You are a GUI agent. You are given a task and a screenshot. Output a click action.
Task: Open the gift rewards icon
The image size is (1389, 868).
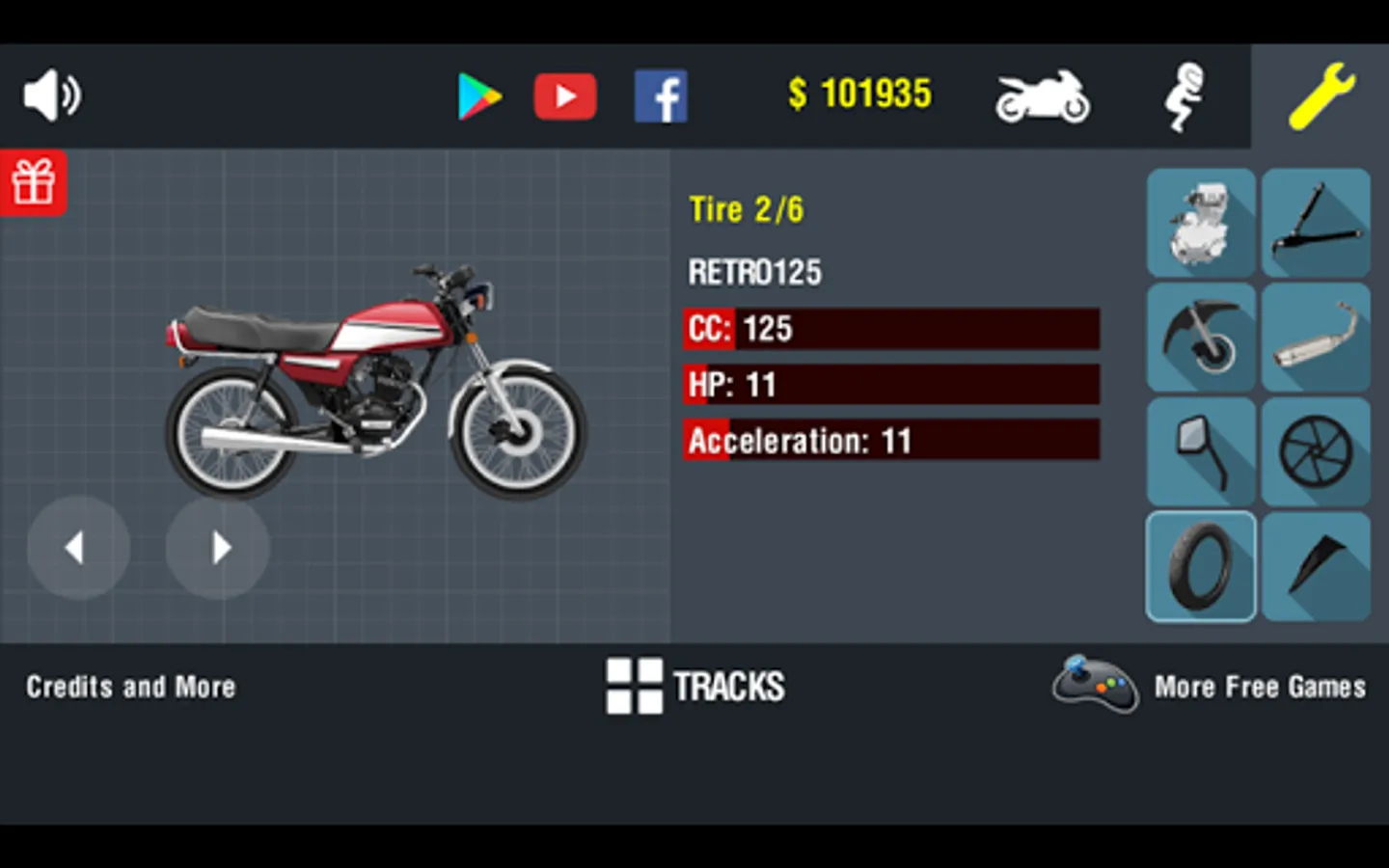[x=35, y=182]
